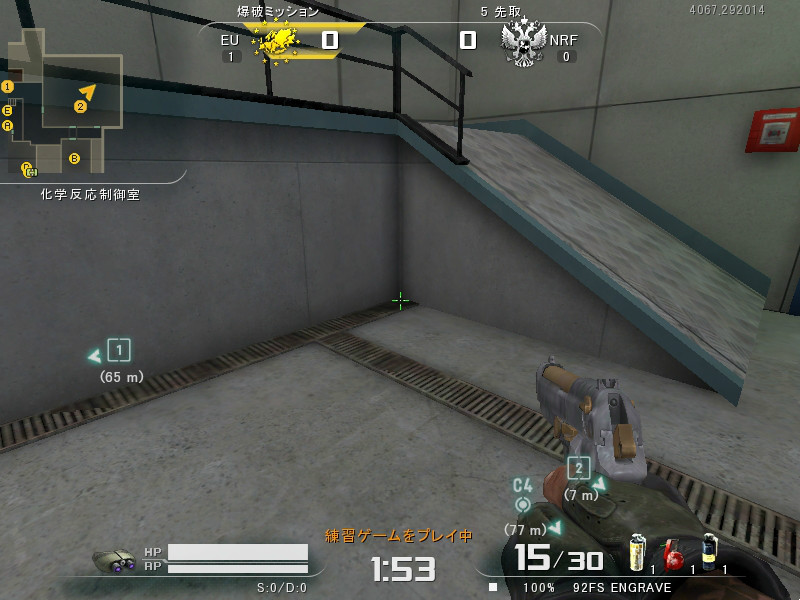Select waypoint marker 1 at 65 m
Screen dimensions: 800x600
(119, 350)
